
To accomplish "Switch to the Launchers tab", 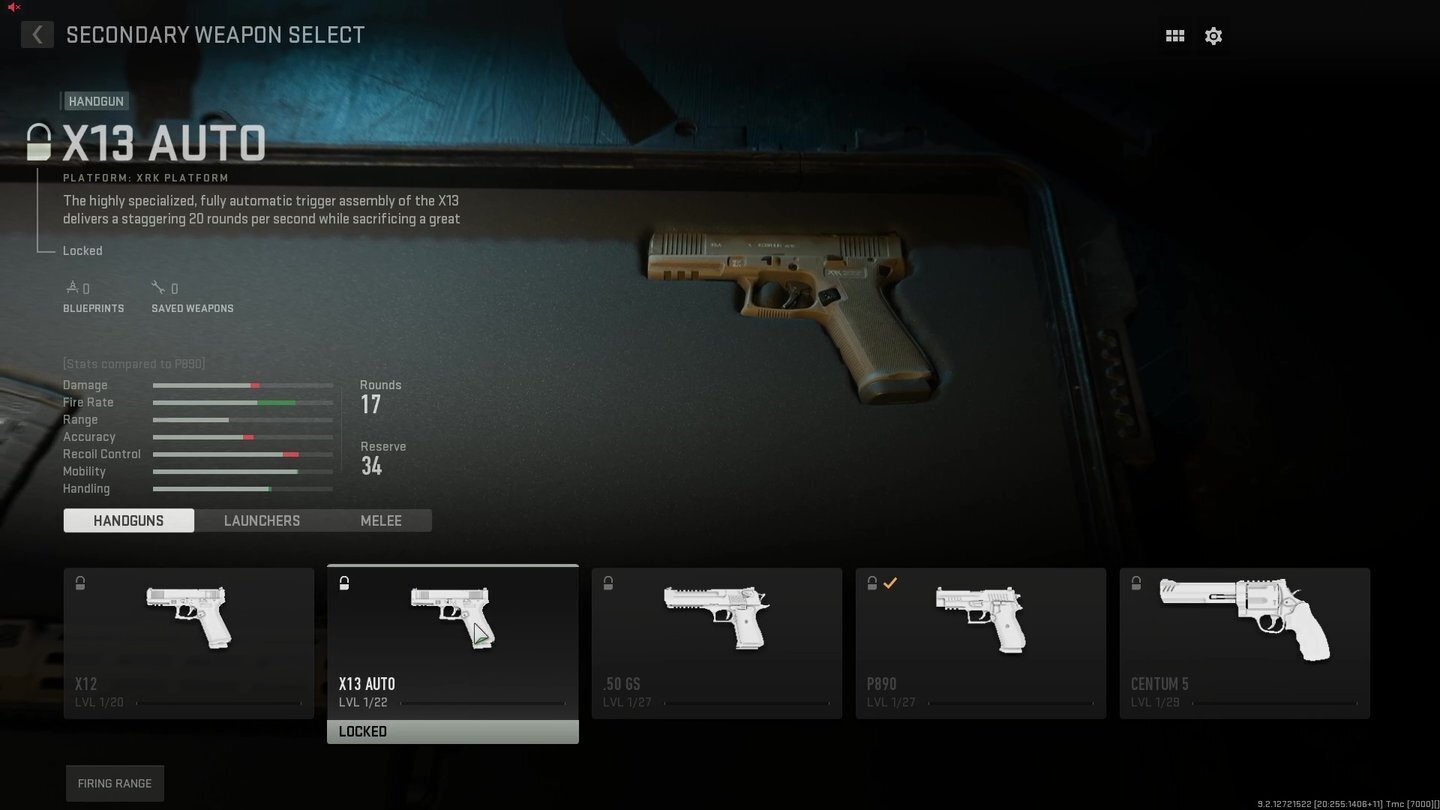I will [x=262, y=520].
